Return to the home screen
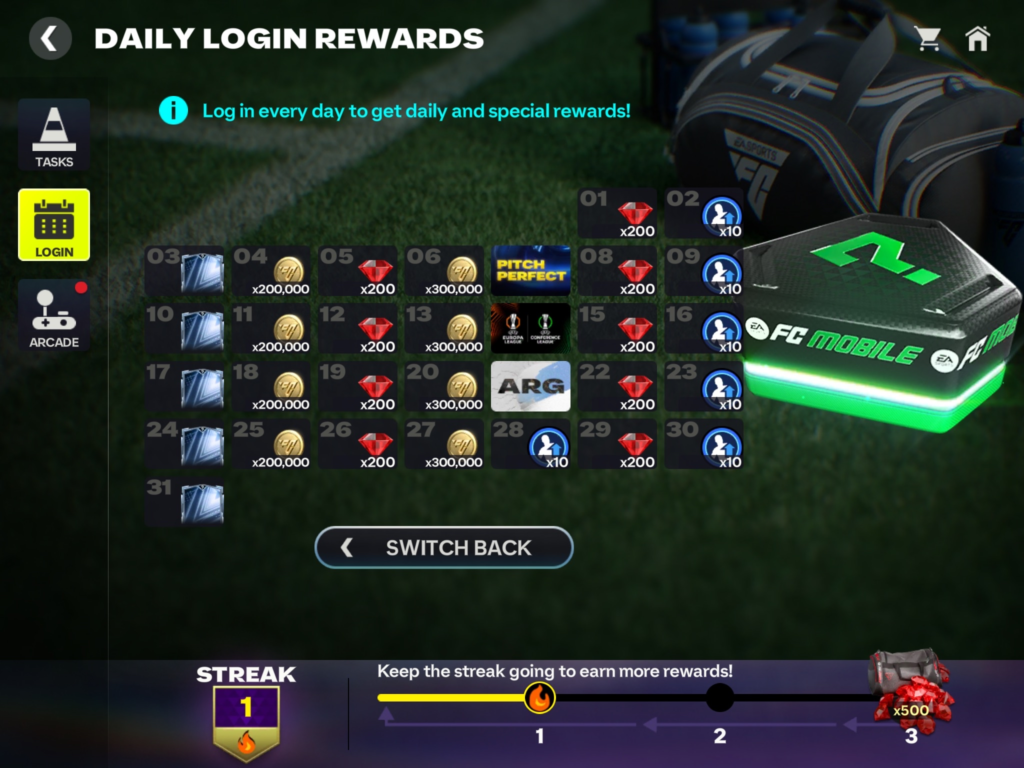 click(977, 39)
